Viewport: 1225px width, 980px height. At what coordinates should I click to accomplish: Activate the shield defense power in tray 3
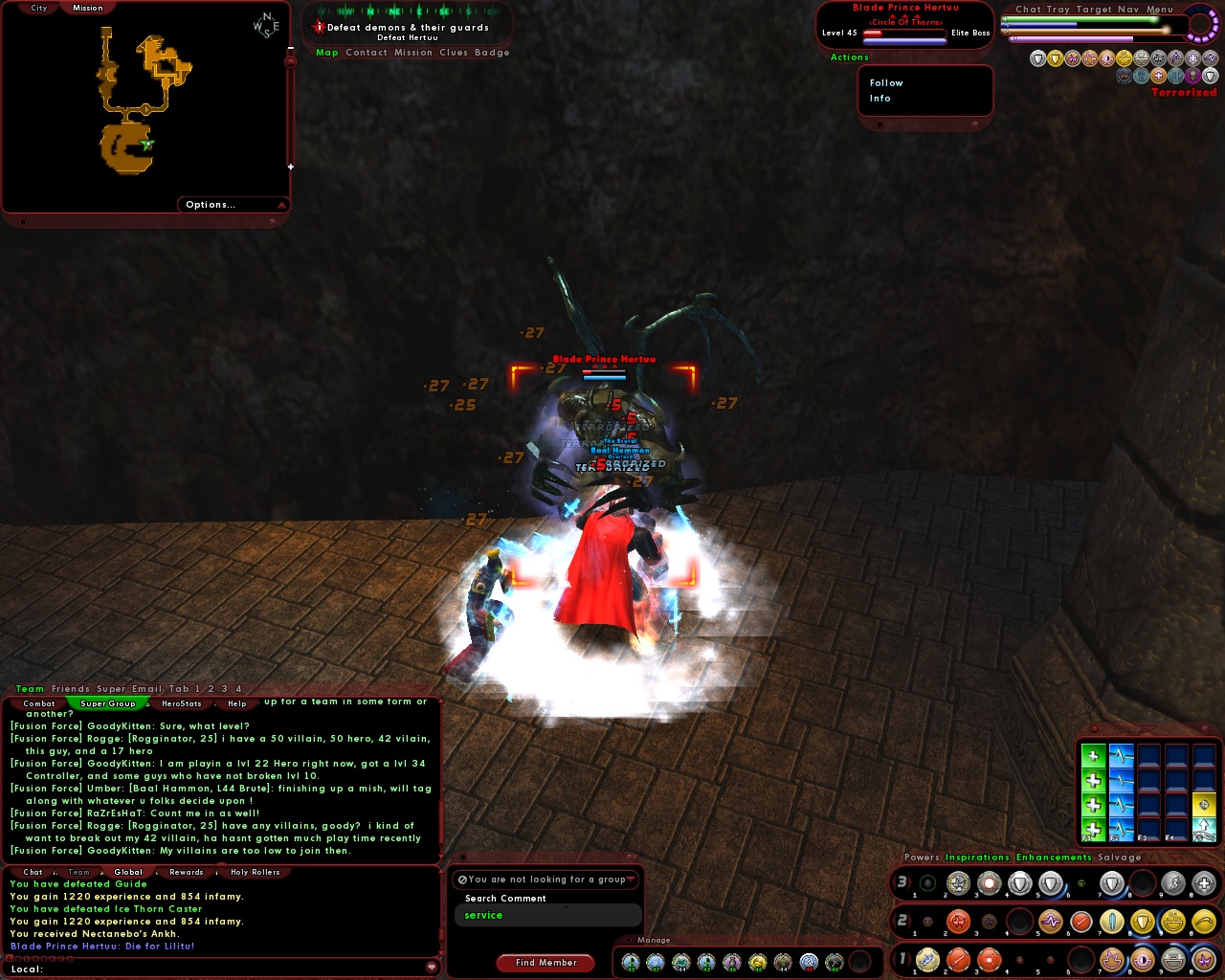[x=1019, y=883]
